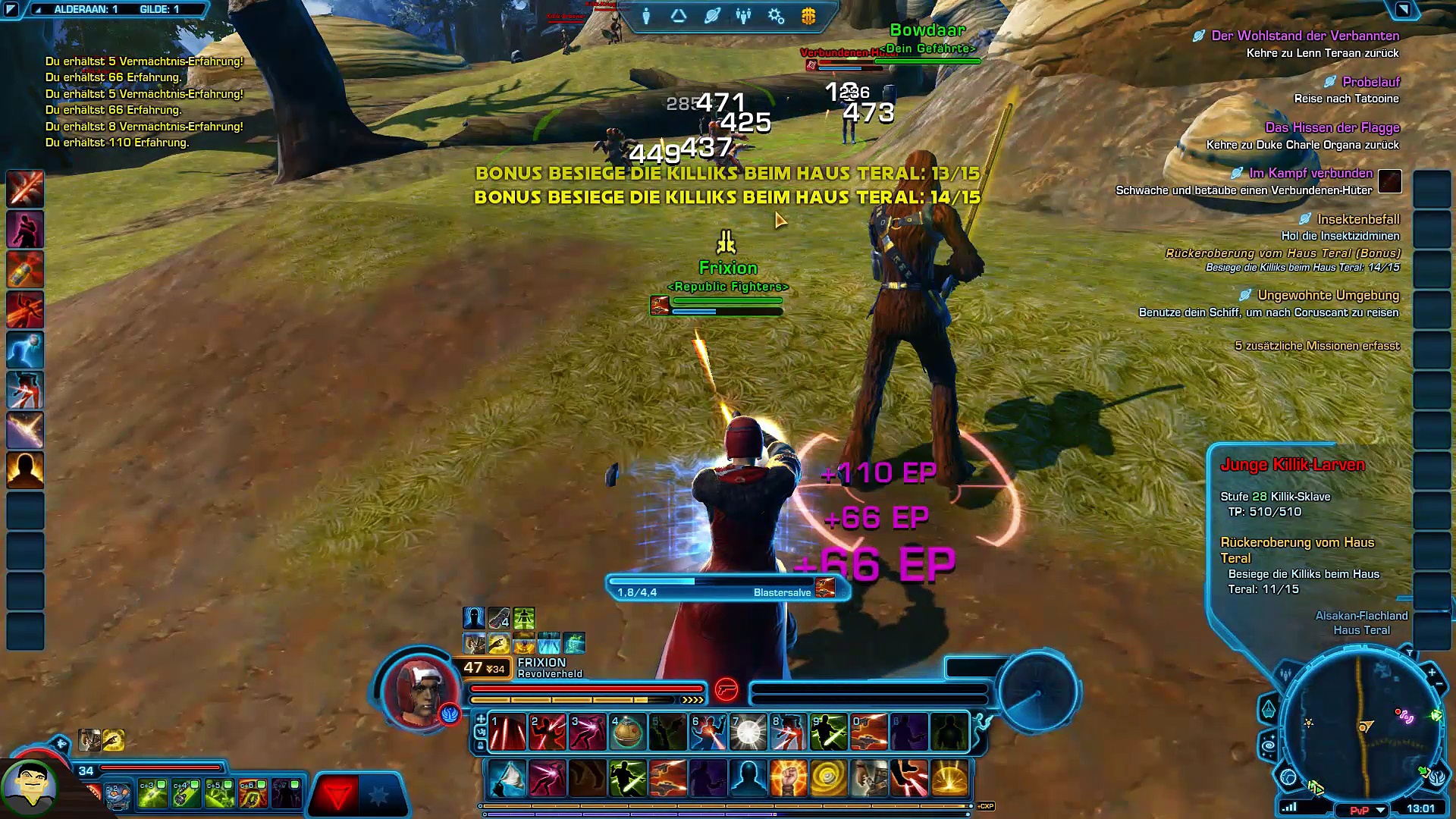Activate the white flag surrender ability

[x=507, y=779]
